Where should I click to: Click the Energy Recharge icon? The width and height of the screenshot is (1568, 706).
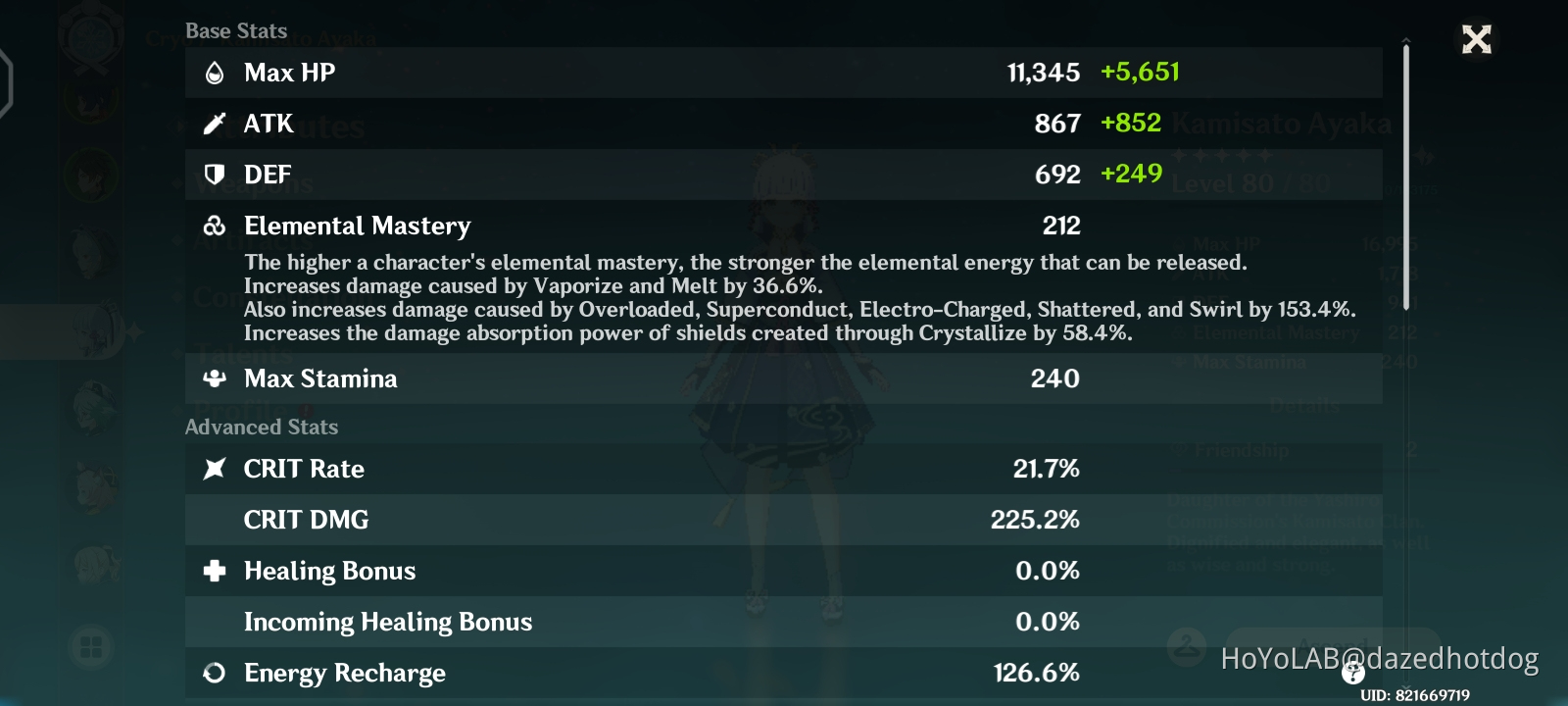(215, 673)
